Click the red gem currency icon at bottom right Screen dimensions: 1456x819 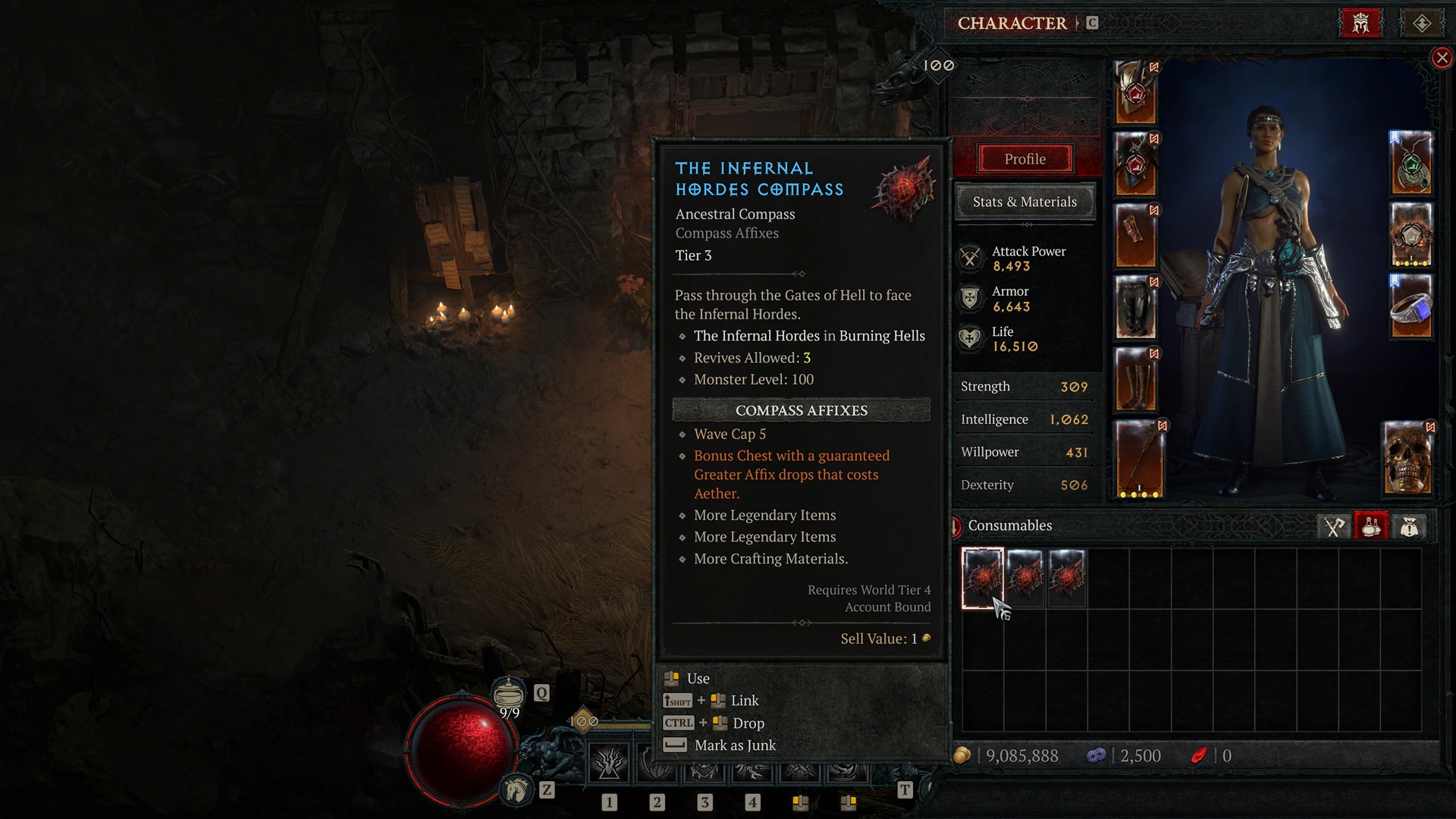point(1200,755)
